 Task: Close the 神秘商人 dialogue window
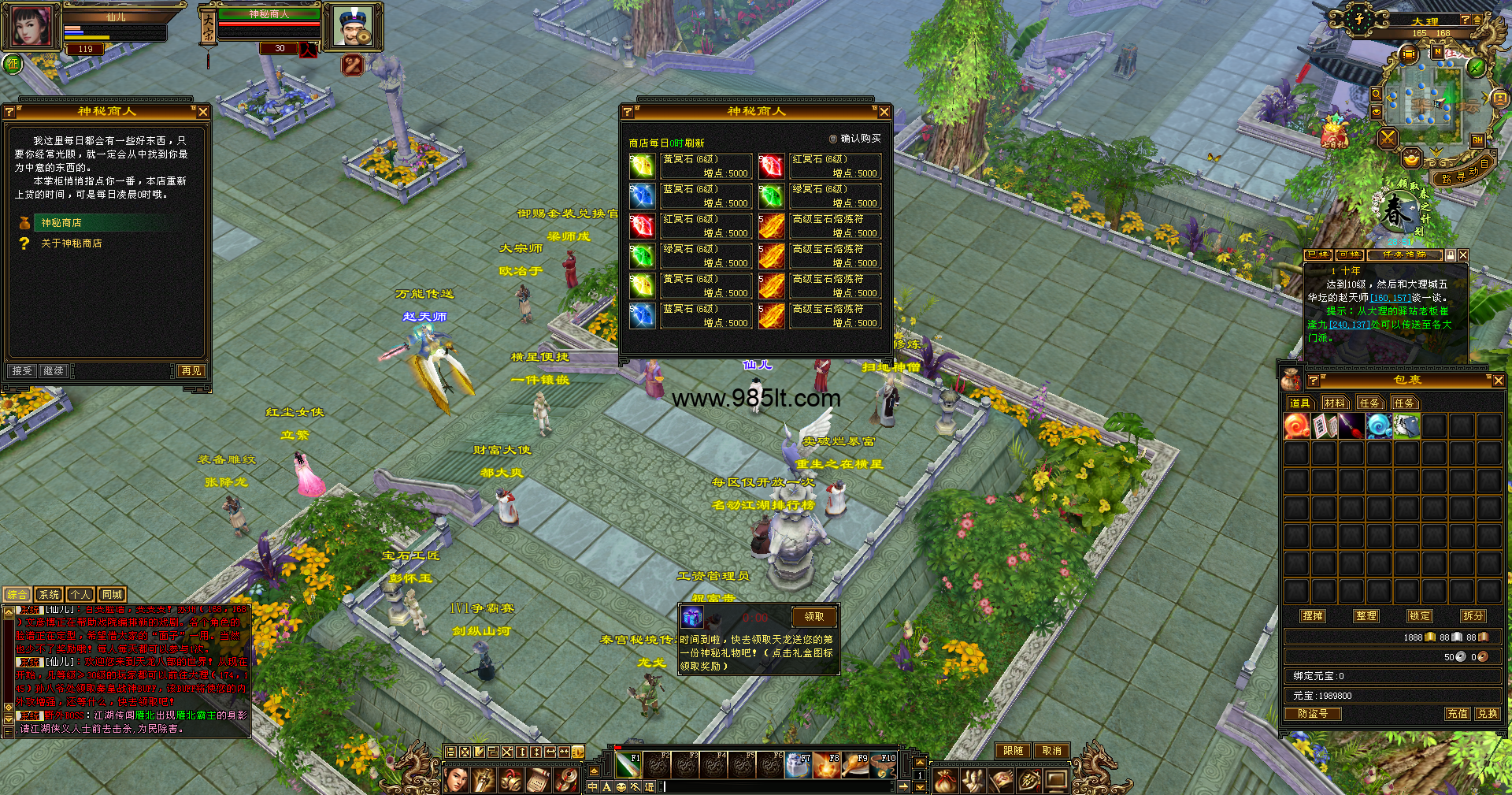click(203, 112)
